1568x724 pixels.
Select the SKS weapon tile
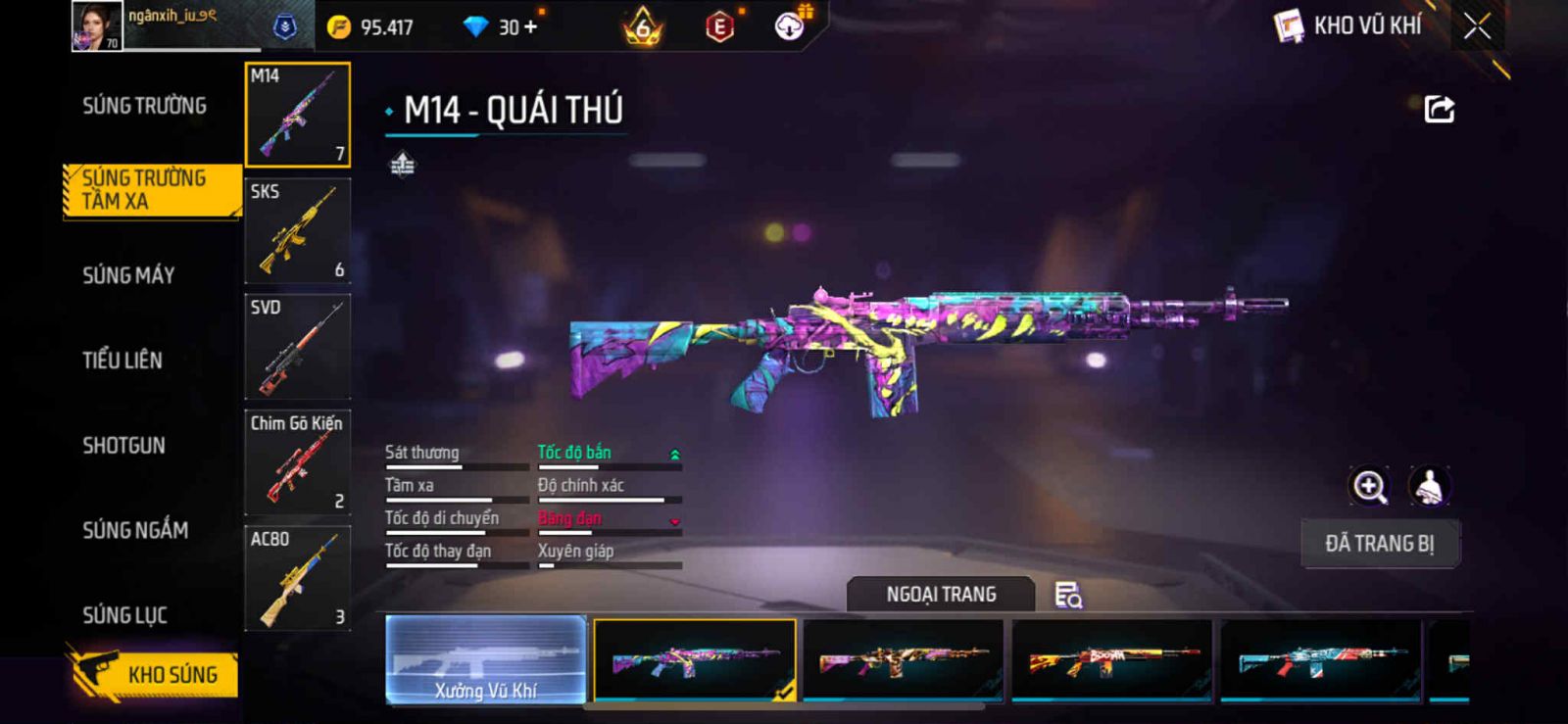pyautogui.click(x=297, y=231)
